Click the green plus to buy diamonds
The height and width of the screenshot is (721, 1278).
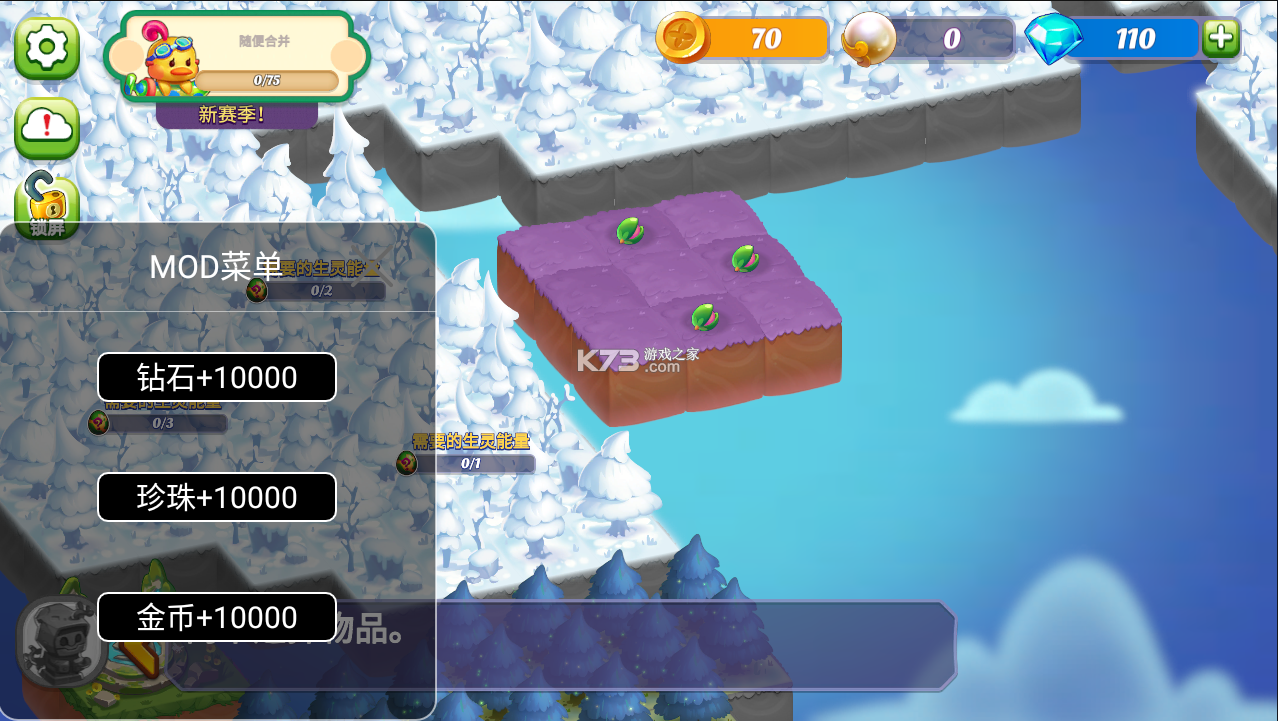(x=1220, y=38)
